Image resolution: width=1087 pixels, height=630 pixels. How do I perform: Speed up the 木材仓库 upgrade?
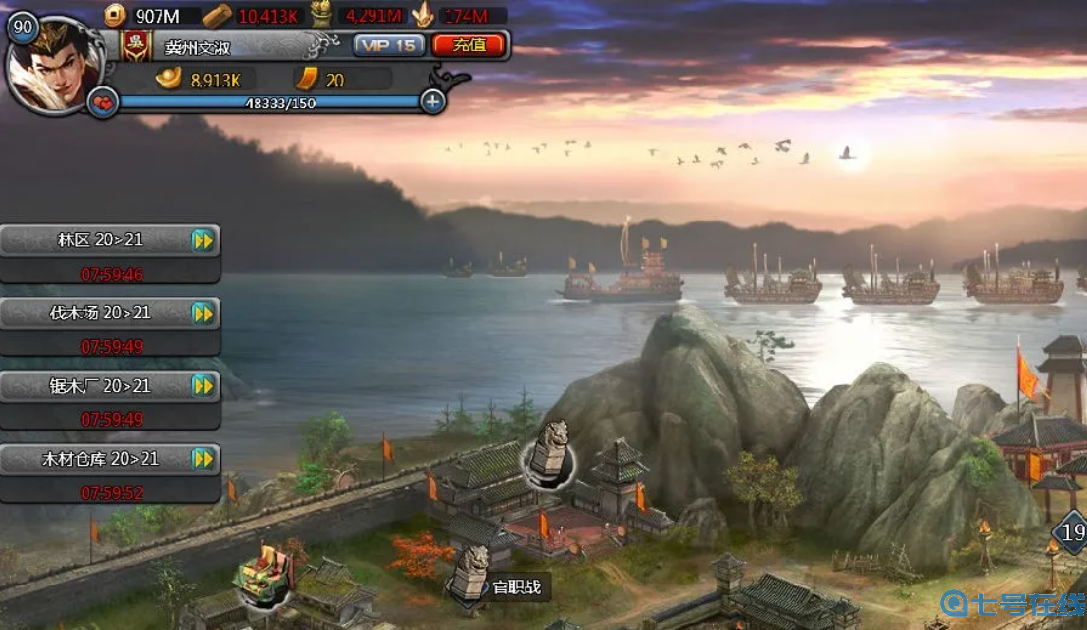(203, 459)
